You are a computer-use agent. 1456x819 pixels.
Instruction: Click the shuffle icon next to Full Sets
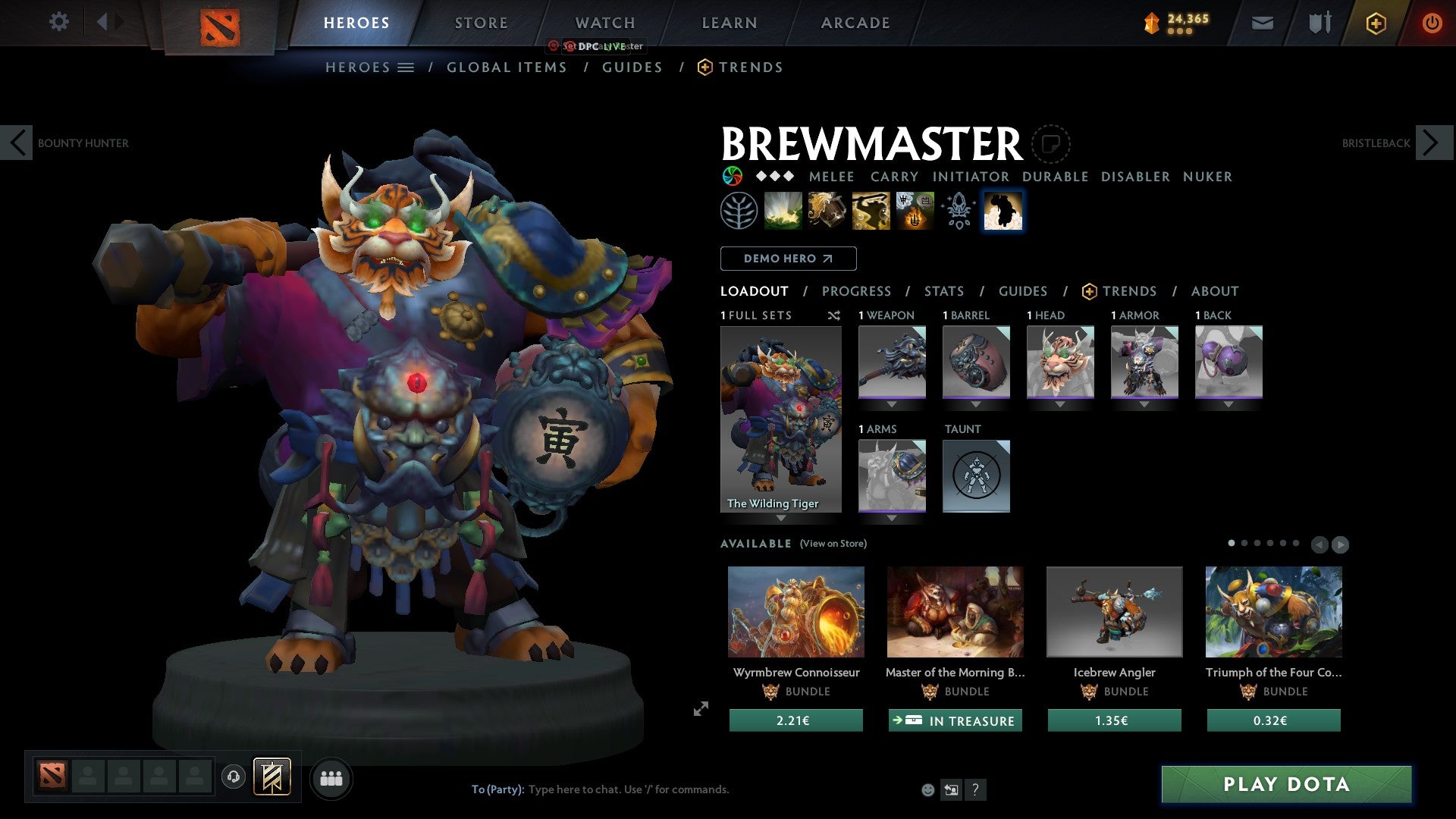[x=834, y=315]
